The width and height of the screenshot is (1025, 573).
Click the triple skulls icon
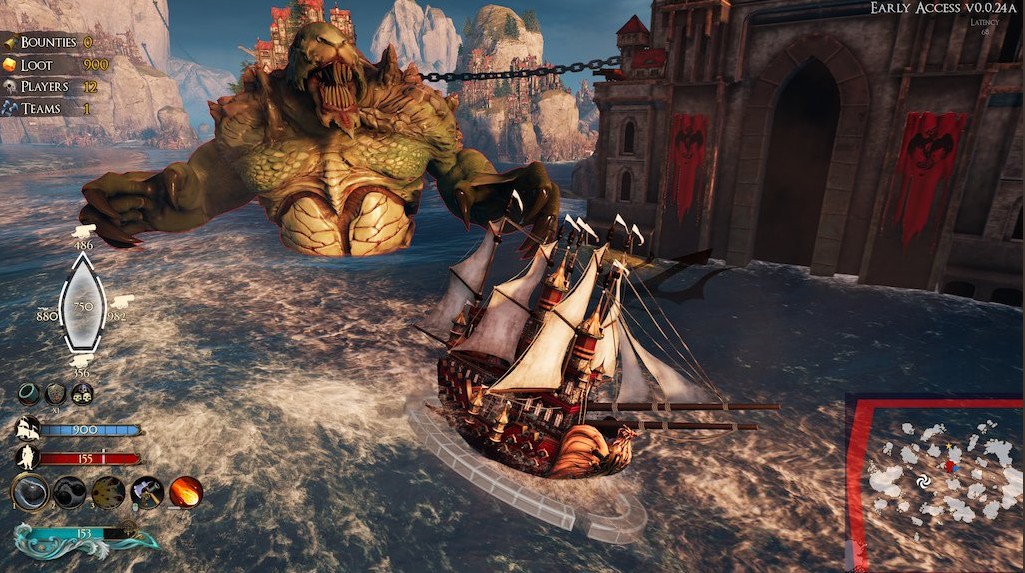coord(82,394)
